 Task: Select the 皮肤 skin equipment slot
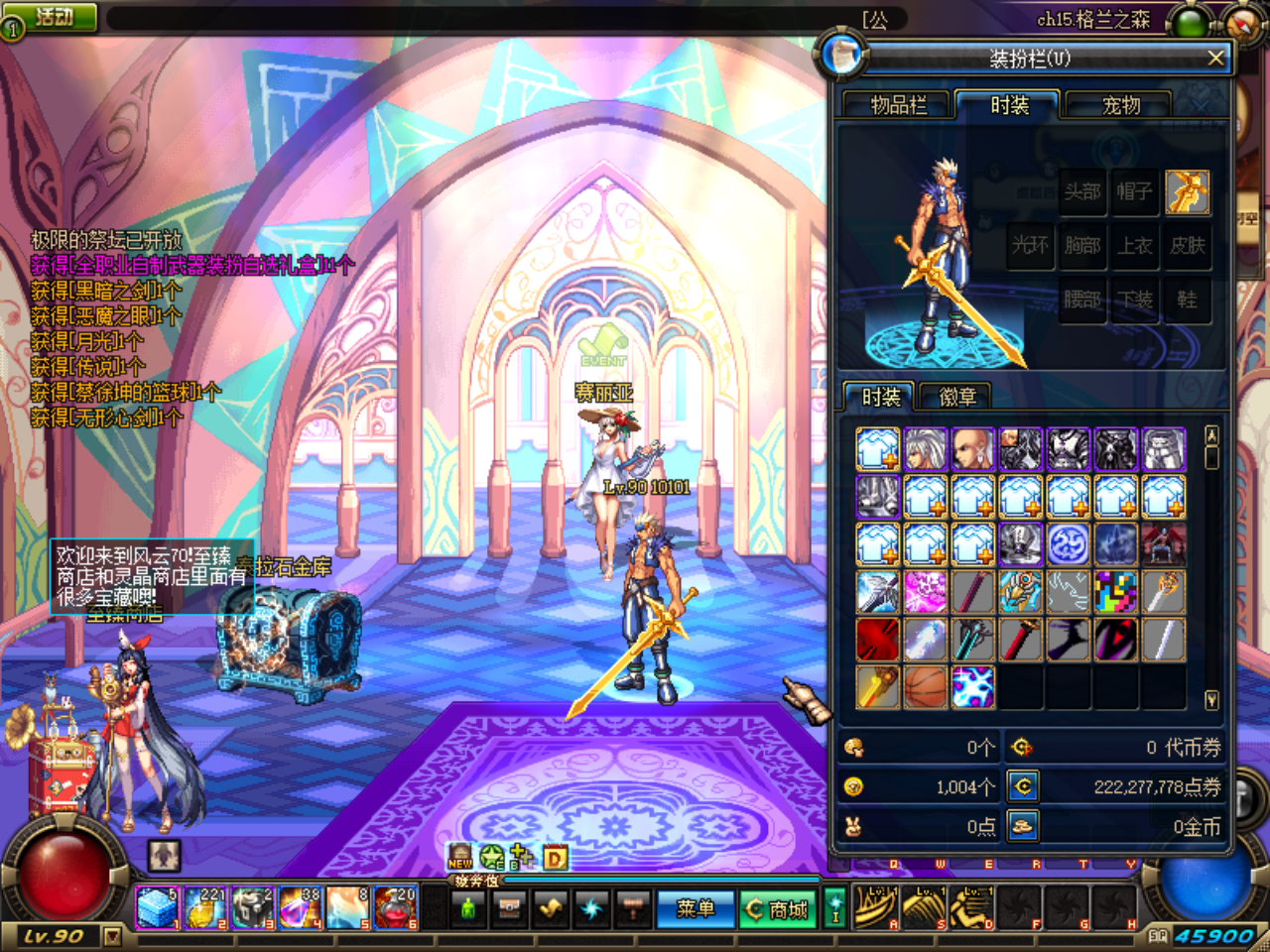tap(1190, 247)
